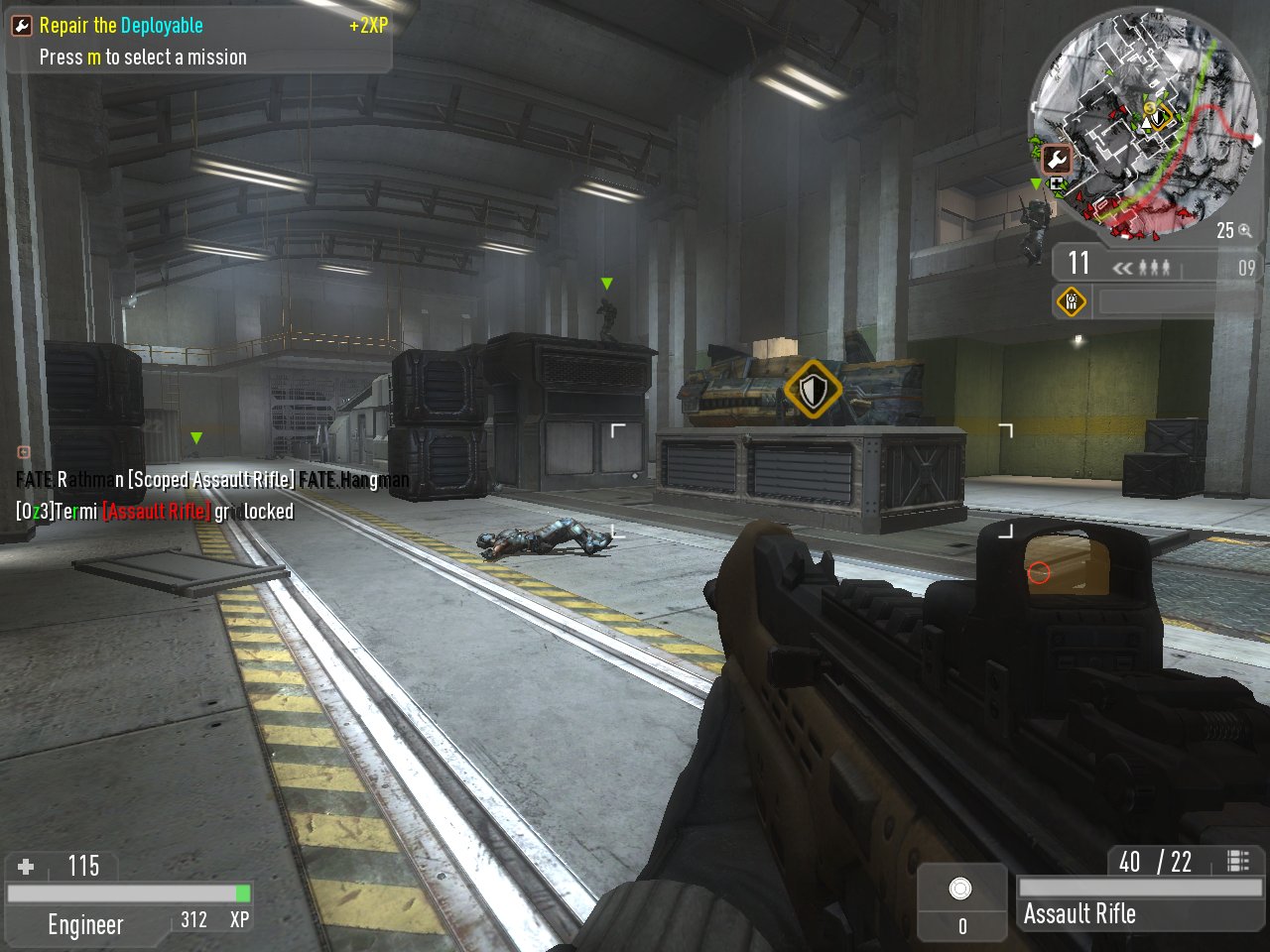This screenshot has width=1270, height=952.
Task: Click the yellow objective icon below the minimap
Action: pyautogui.click(x=1072, y=301)
